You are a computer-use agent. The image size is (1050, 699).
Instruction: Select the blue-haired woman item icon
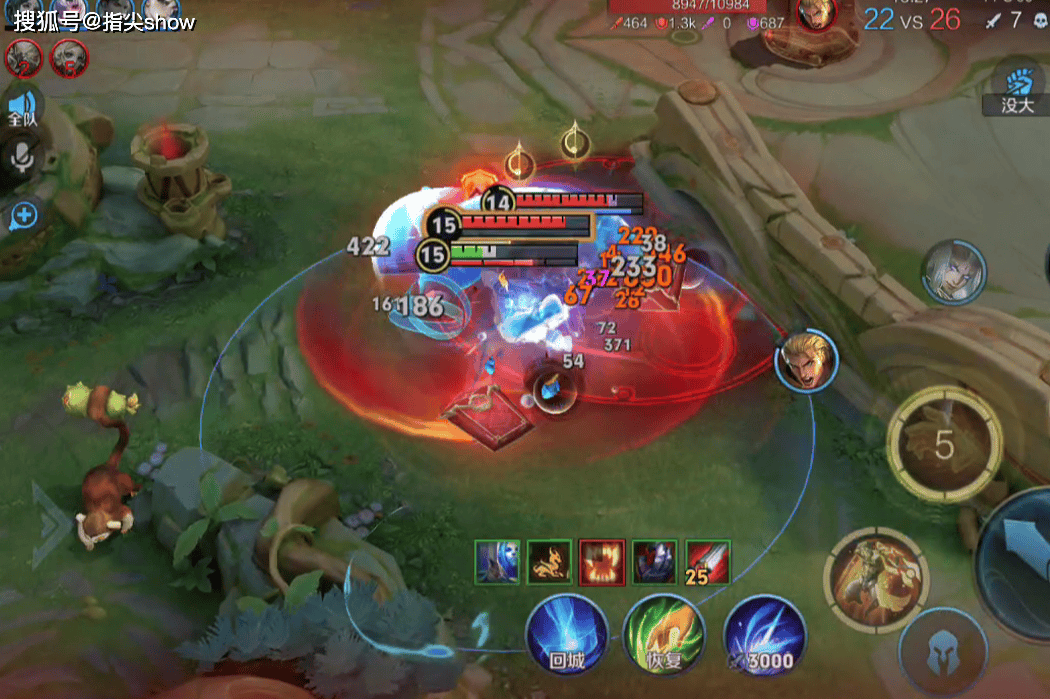point(497,561)
